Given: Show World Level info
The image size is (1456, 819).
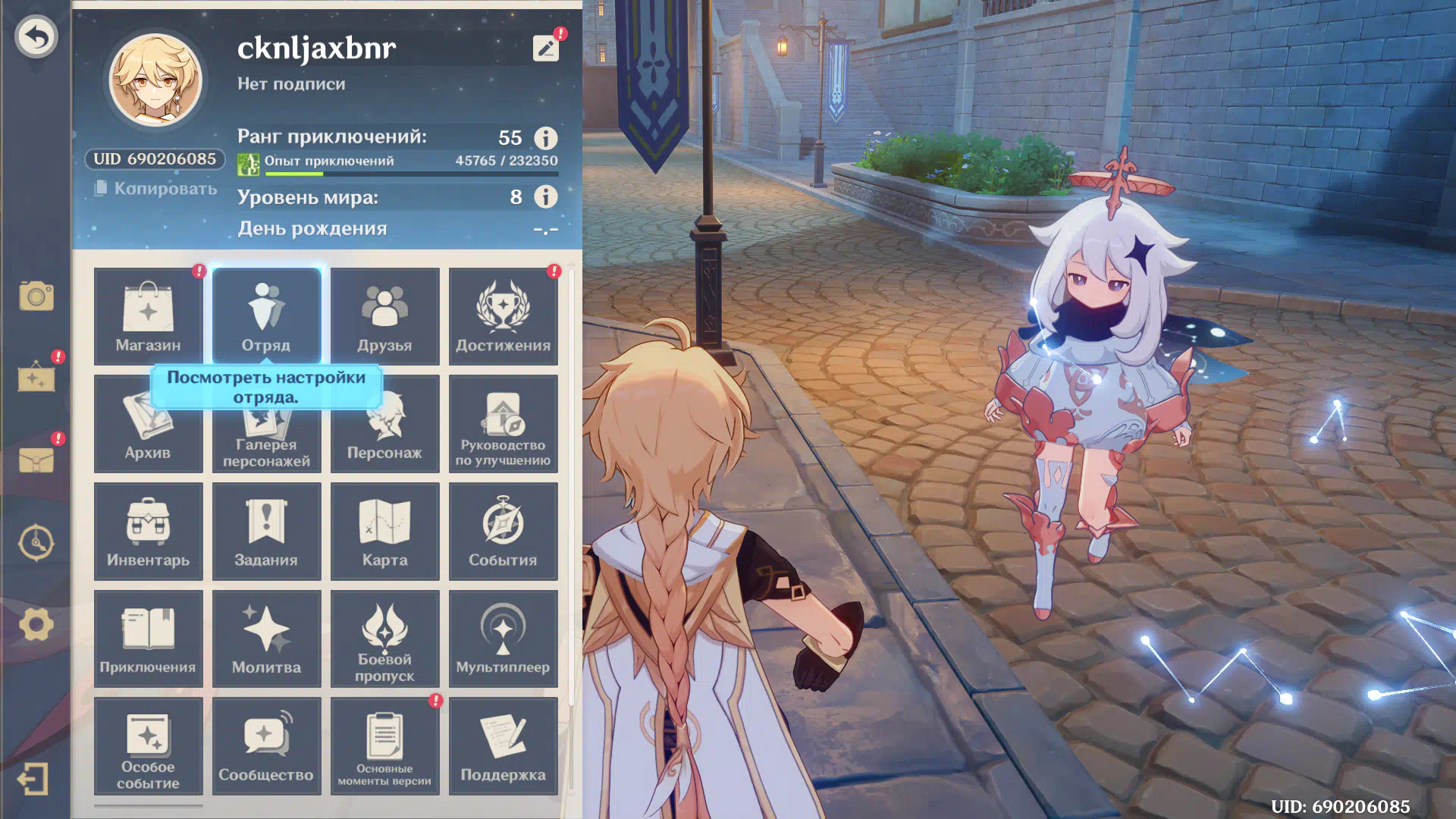Looking at the screenshot, I should click(545, 197).
